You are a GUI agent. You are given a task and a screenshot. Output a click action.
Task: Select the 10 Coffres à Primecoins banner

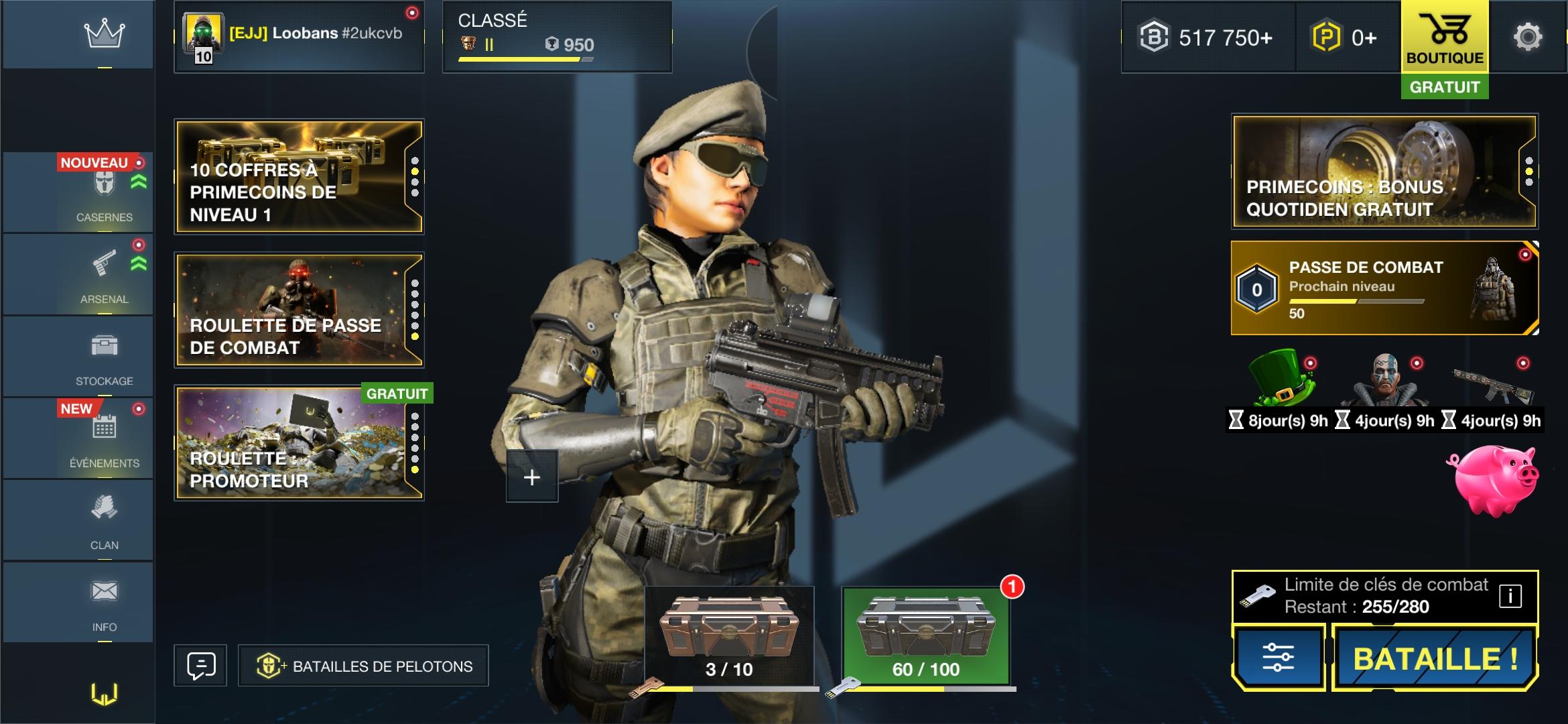pyautogui.click(x=299, y=177)
